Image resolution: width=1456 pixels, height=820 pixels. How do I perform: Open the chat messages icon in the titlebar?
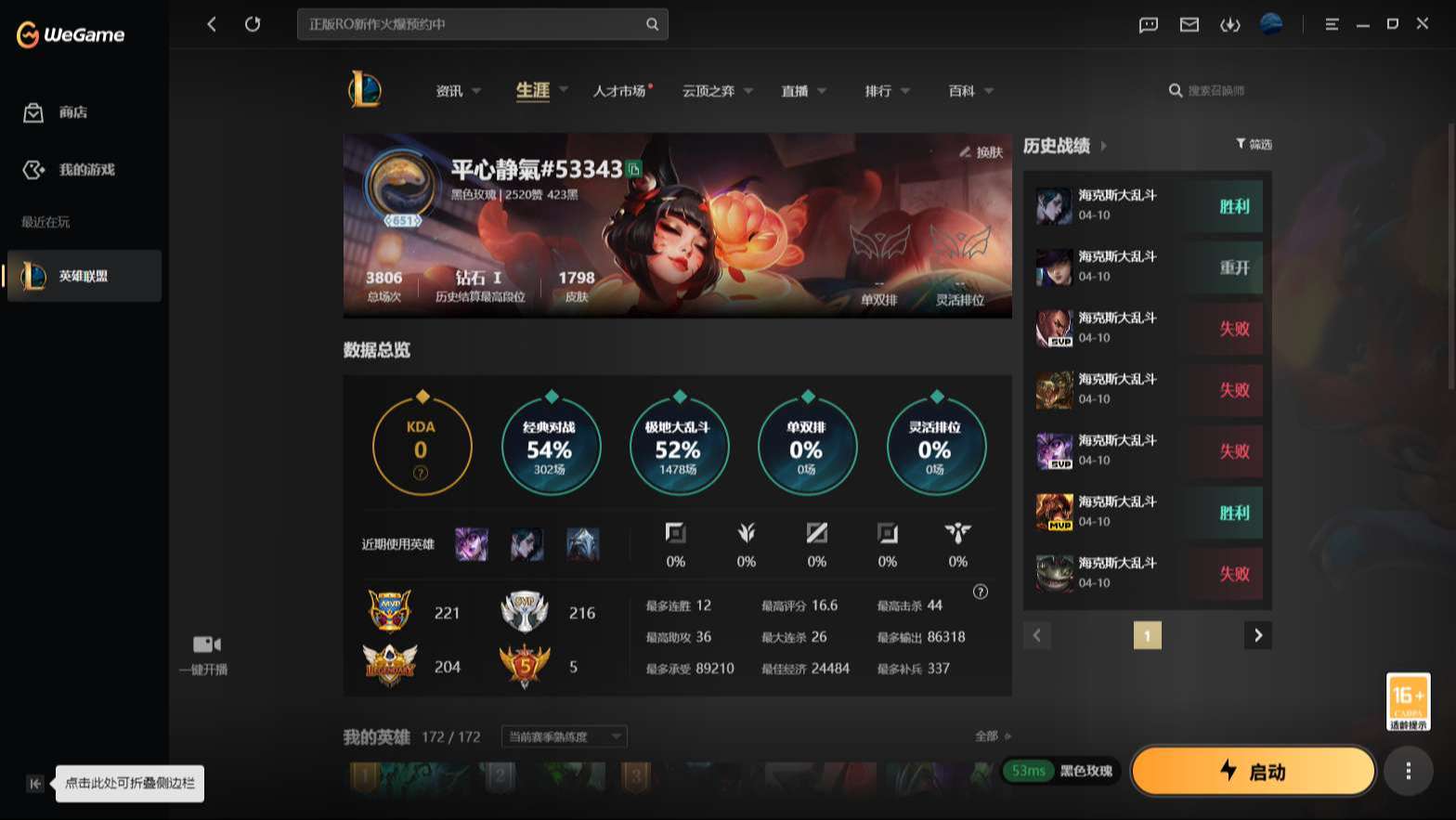1148,25
